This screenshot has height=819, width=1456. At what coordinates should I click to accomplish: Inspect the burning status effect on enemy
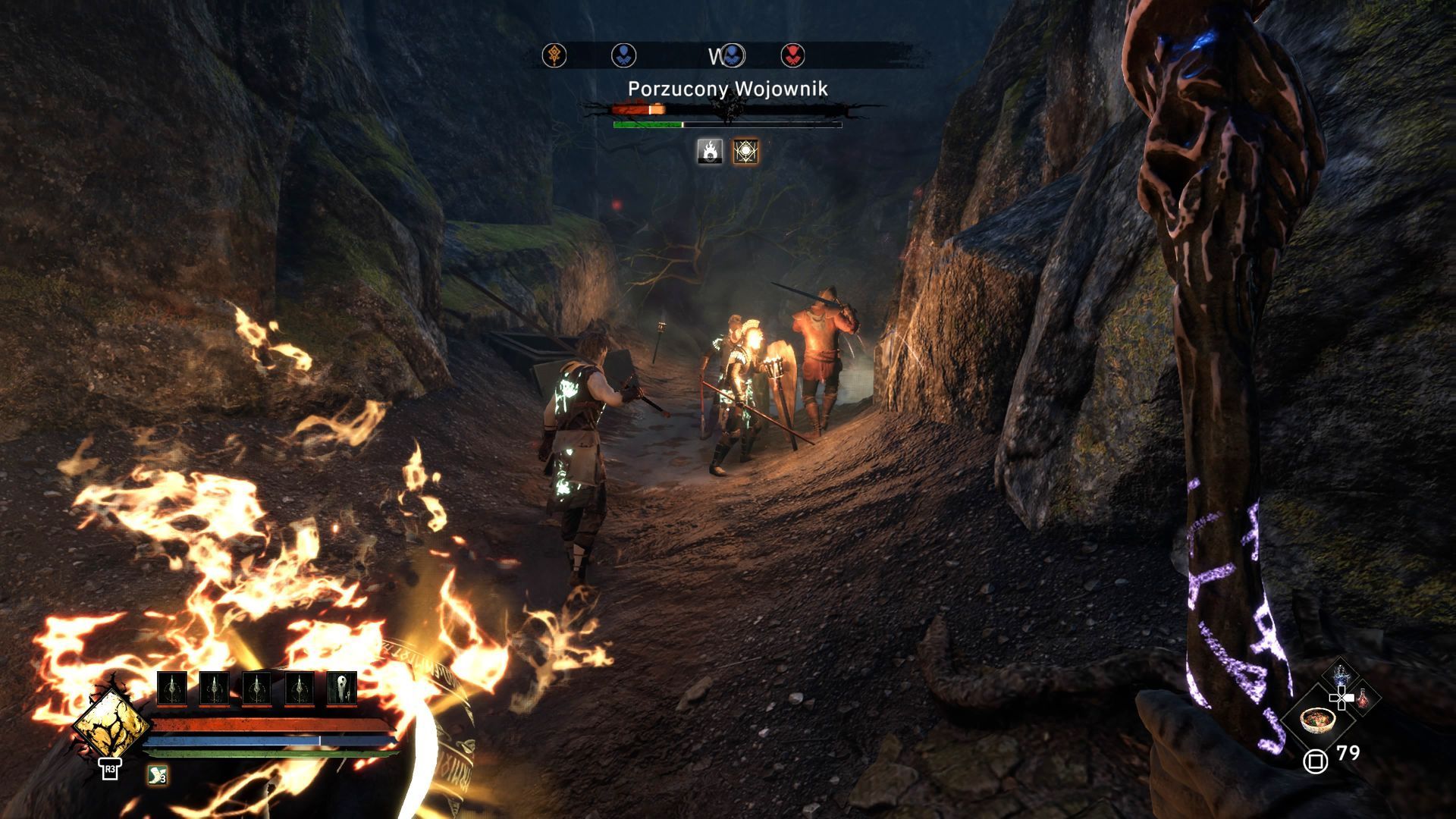pyautogui.click(x=710, y=152)
